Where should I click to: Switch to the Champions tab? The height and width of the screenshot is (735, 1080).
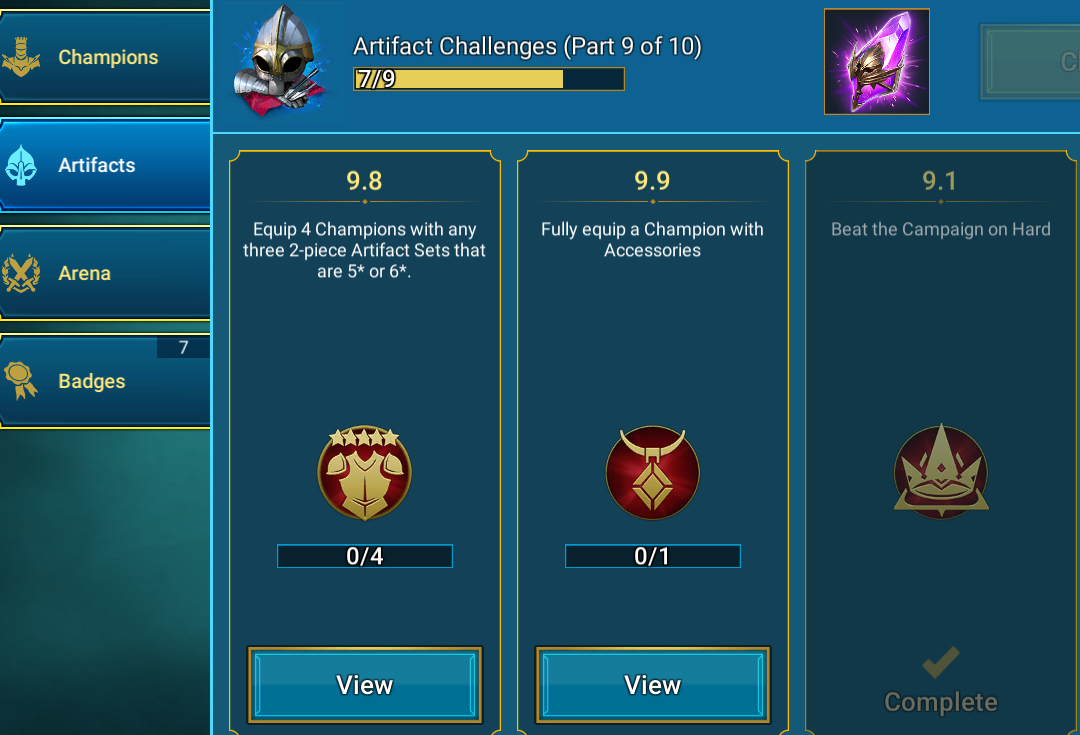[105, 58]
